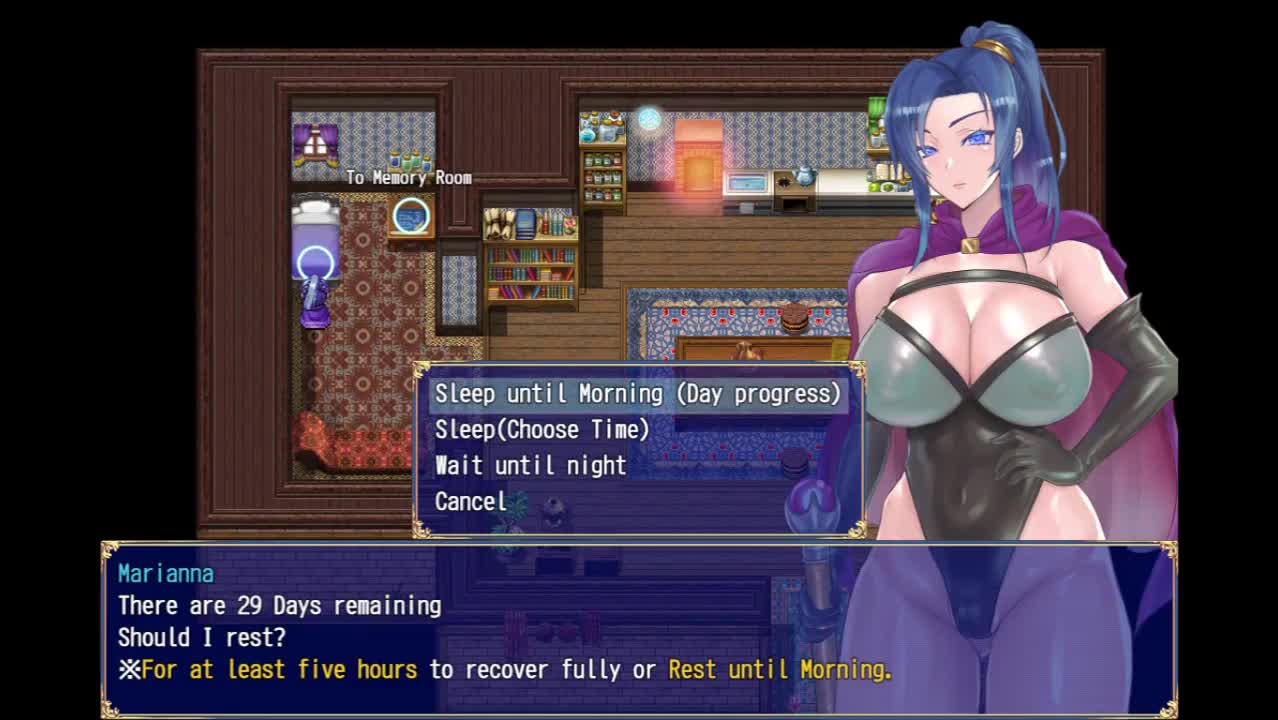This screenshot has height=720, width=1278.
Task: Pick Wait until night
Action: point(530,466)
